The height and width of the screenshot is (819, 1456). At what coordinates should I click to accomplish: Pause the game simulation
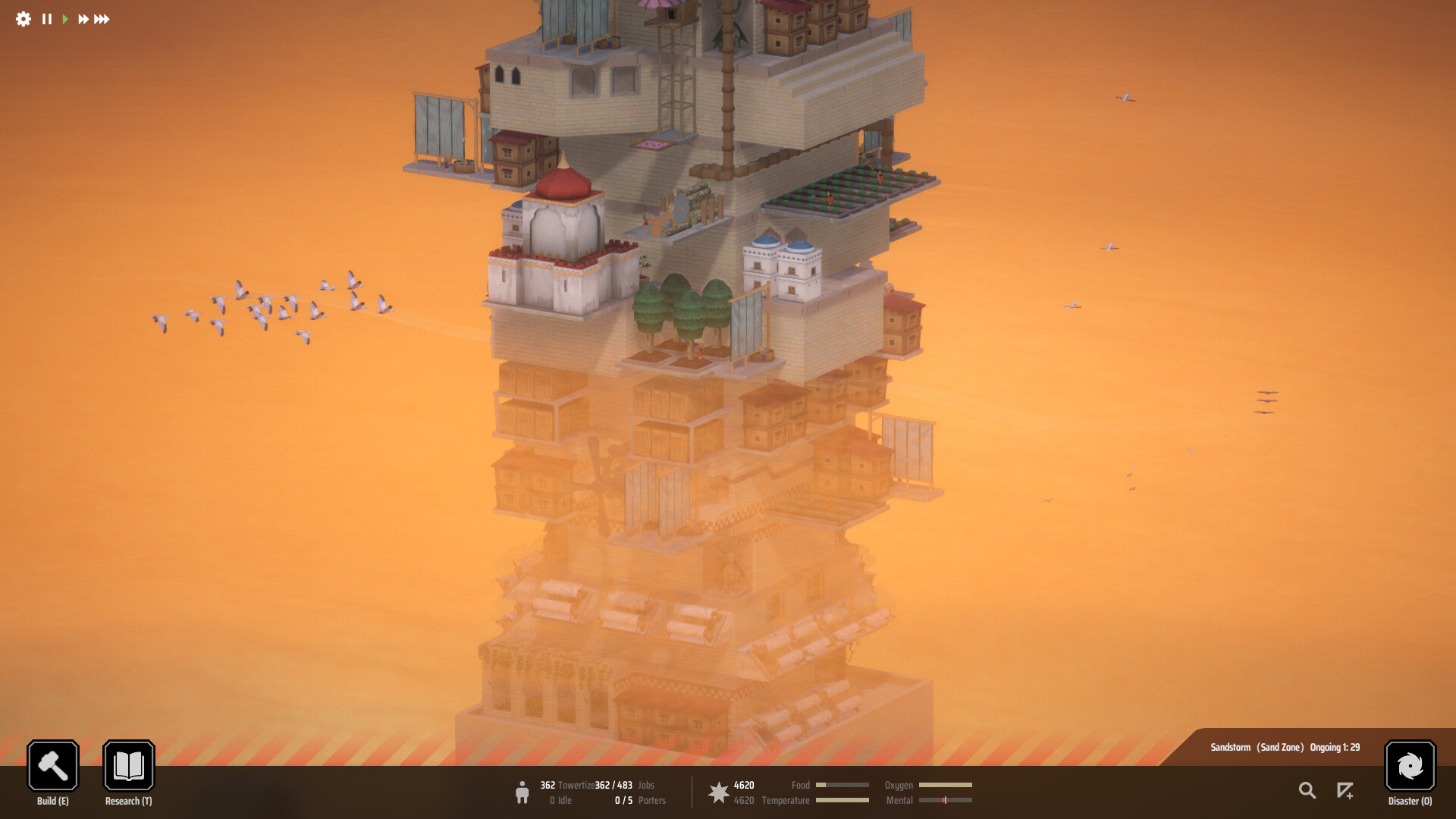pos(46,20)
